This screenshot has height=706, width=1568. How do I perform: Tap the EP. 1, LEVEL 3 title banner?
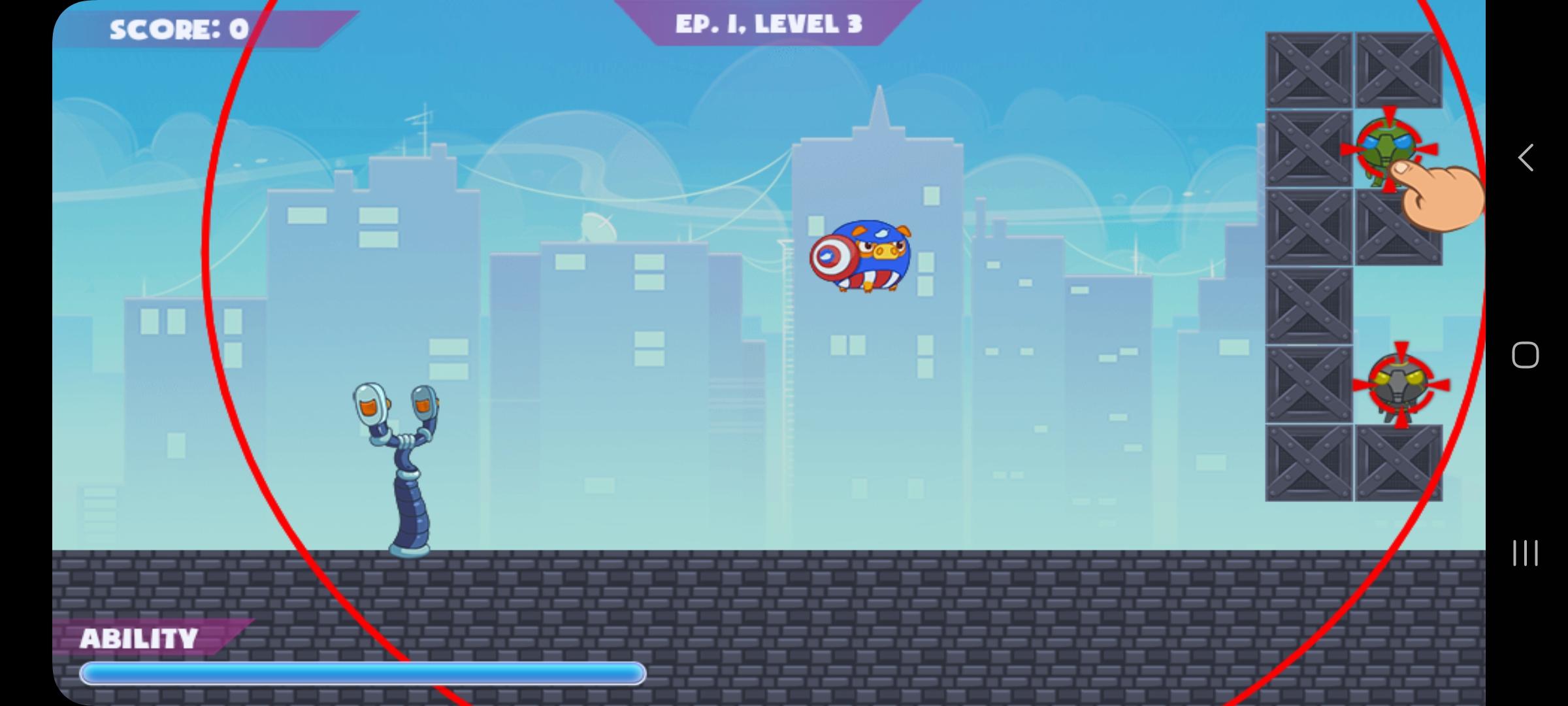pyautogui.click(x=768, y=24)
